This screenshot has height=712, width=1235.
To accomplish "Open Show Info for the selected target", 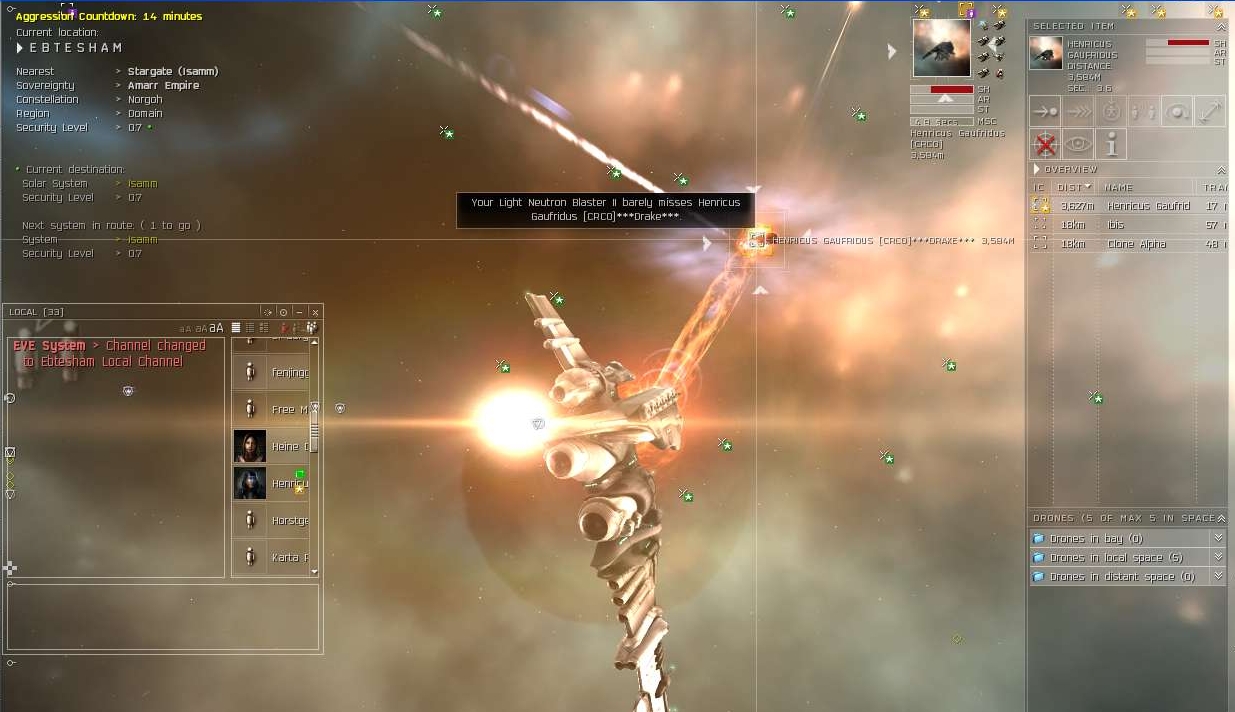I will (1111, 145).
